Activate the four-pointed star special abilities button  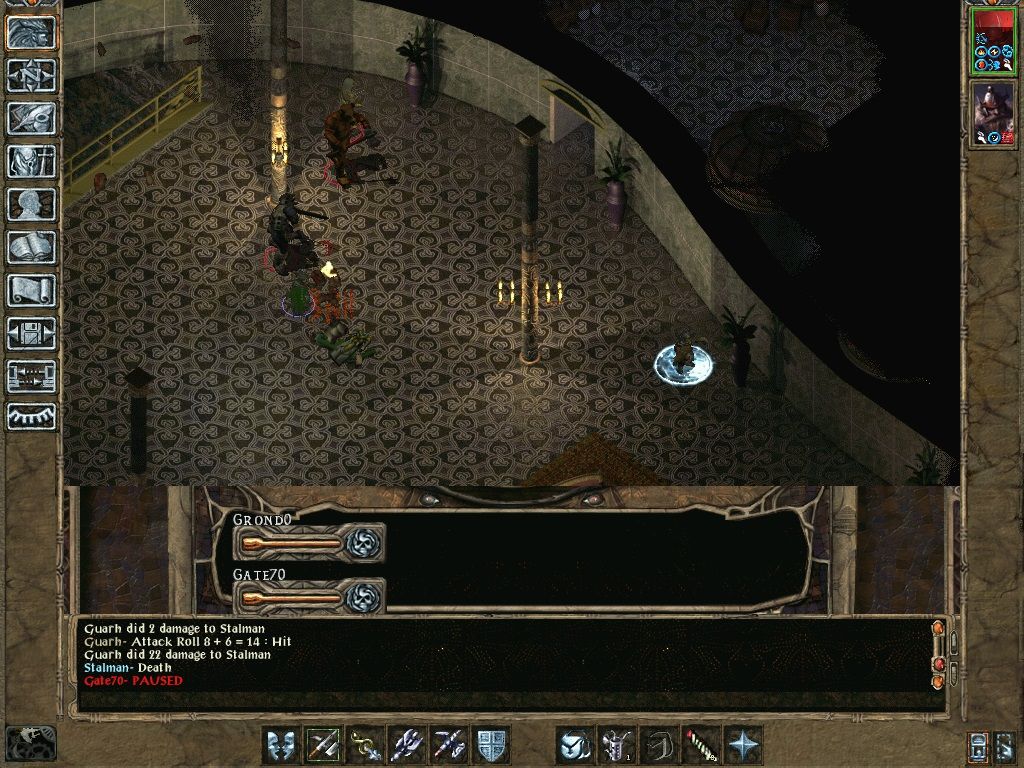point(743,745)
